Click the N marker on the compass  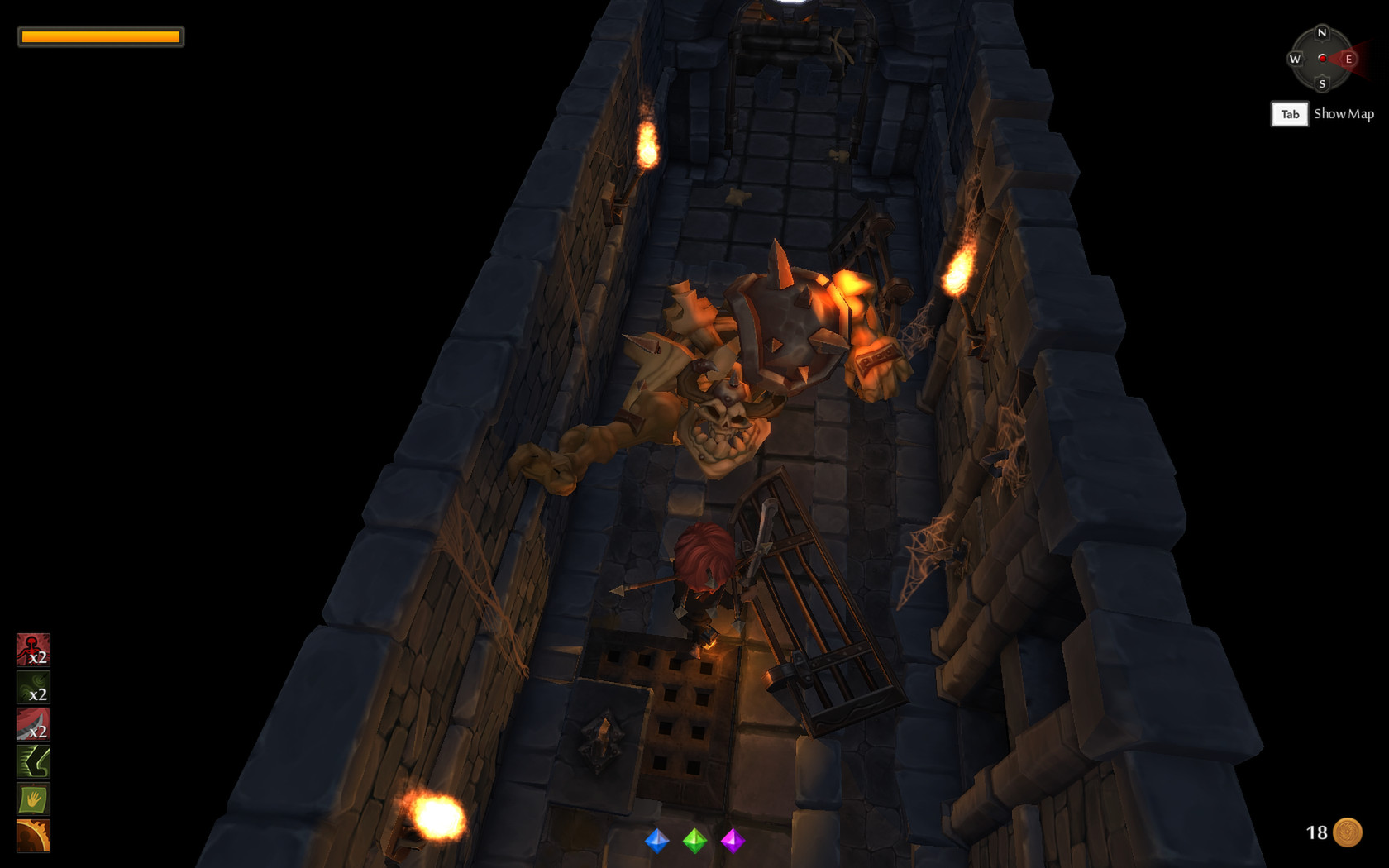[x=1323, y=33]
